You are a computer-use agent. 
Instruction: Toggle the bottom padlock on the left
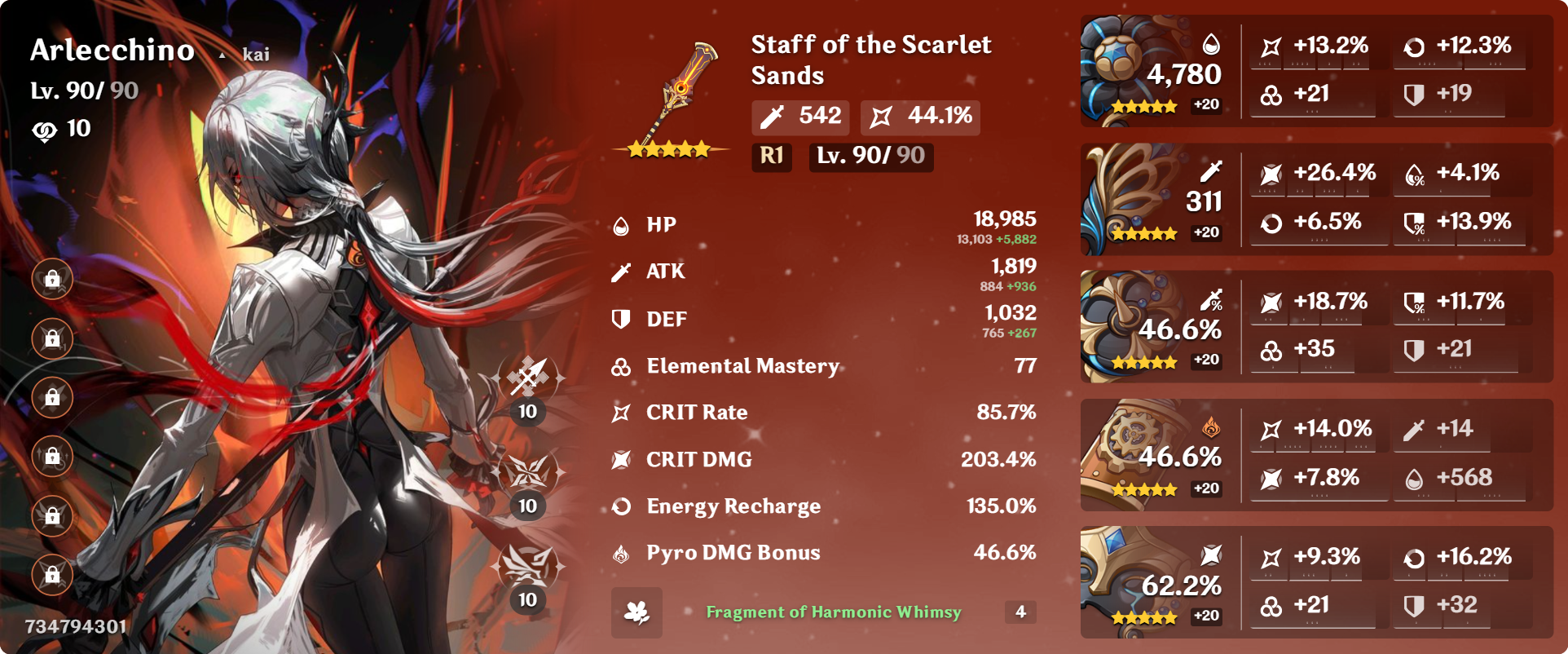tap(51, 573)
